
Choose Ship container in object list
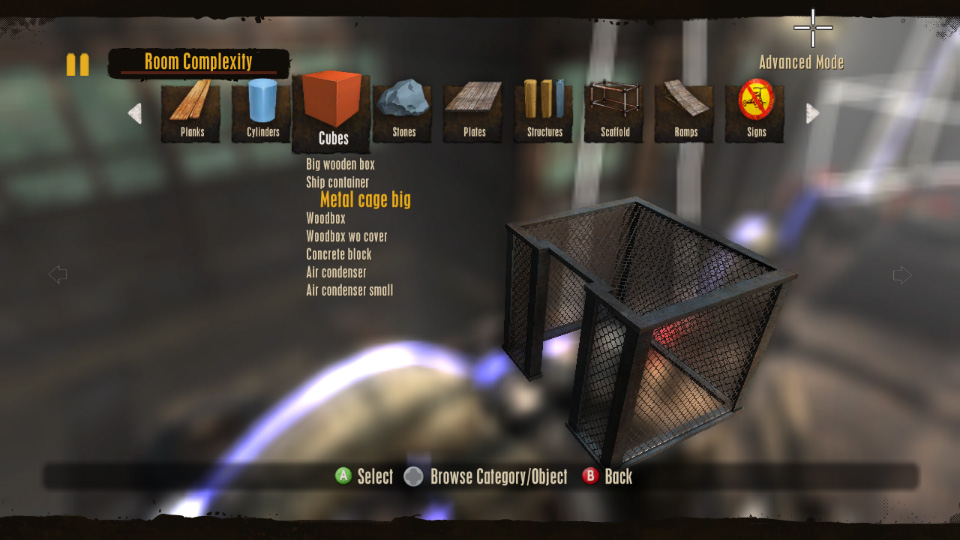(337, 182)
